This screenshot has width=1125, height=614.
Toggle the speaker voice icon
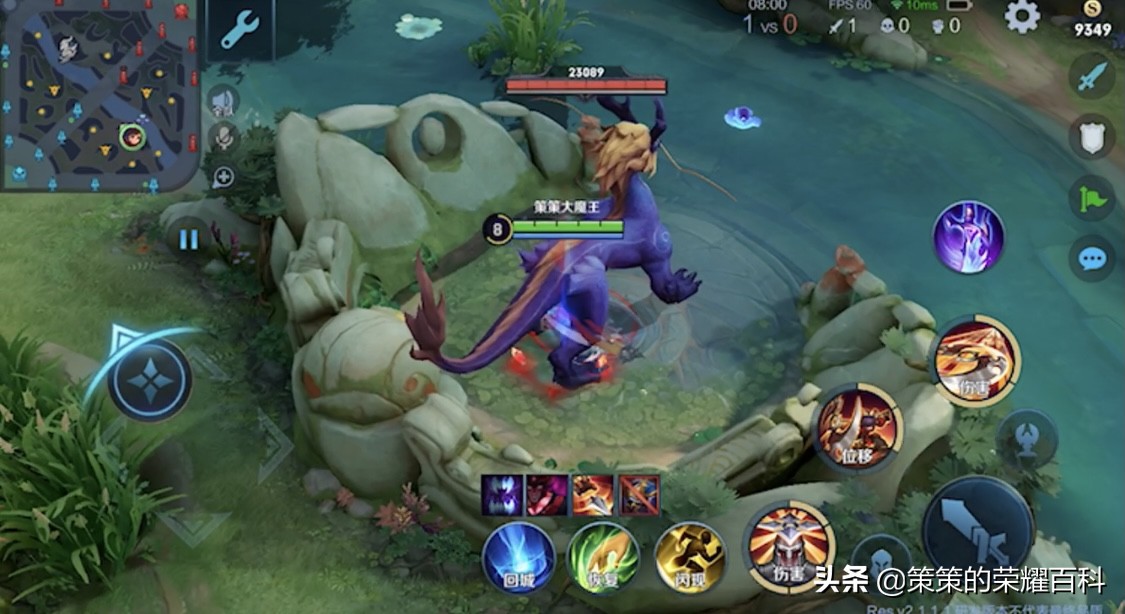tap(223, 100)
